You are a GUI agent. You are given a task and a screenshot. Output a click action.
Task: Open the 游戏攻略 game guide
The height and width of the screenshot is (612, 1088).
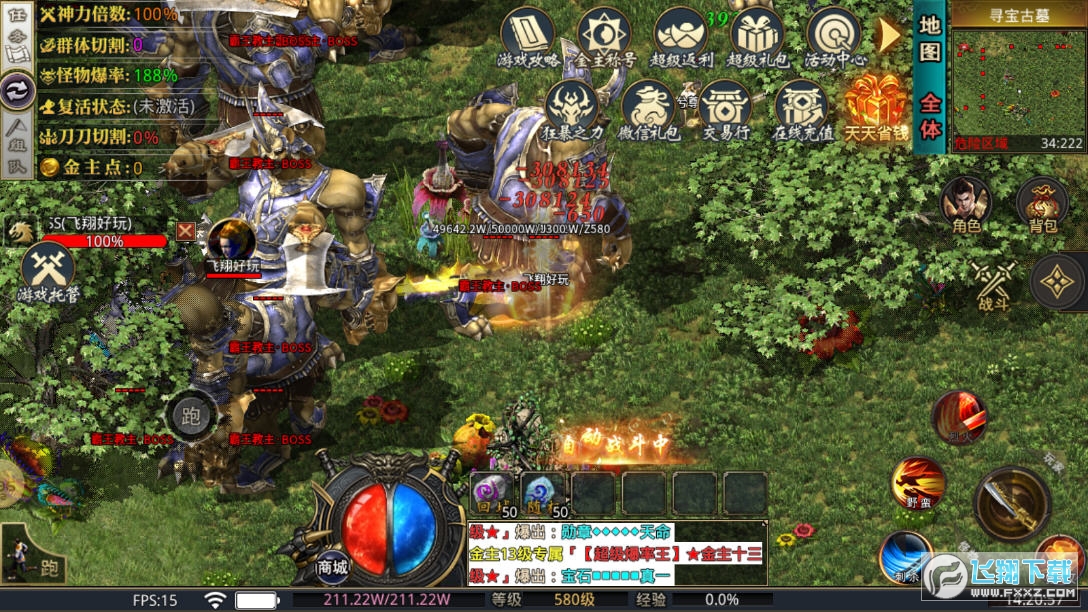click(527, 38)
